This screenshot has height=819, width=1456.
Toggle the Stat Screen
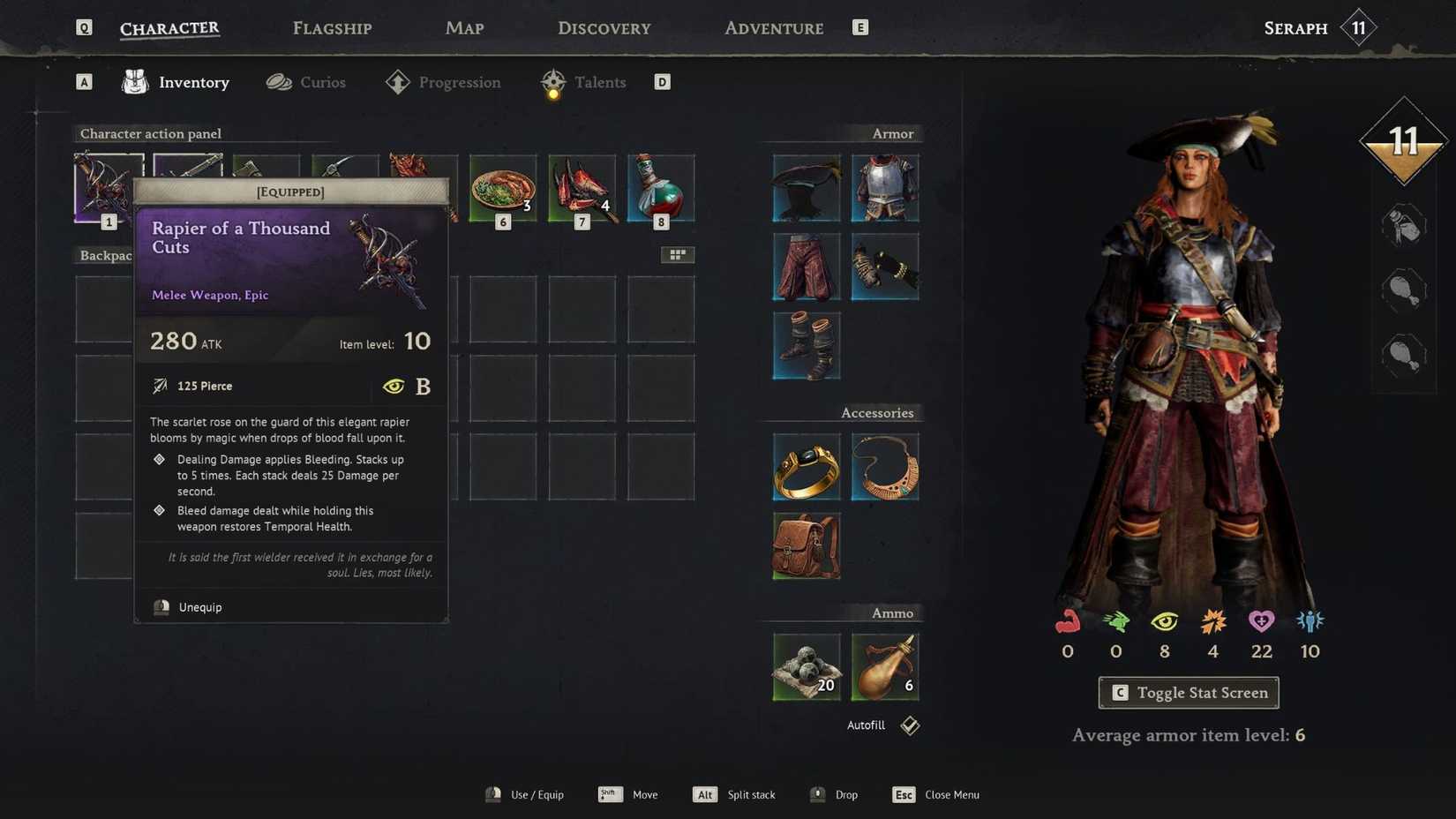[x=1188, y=692]
